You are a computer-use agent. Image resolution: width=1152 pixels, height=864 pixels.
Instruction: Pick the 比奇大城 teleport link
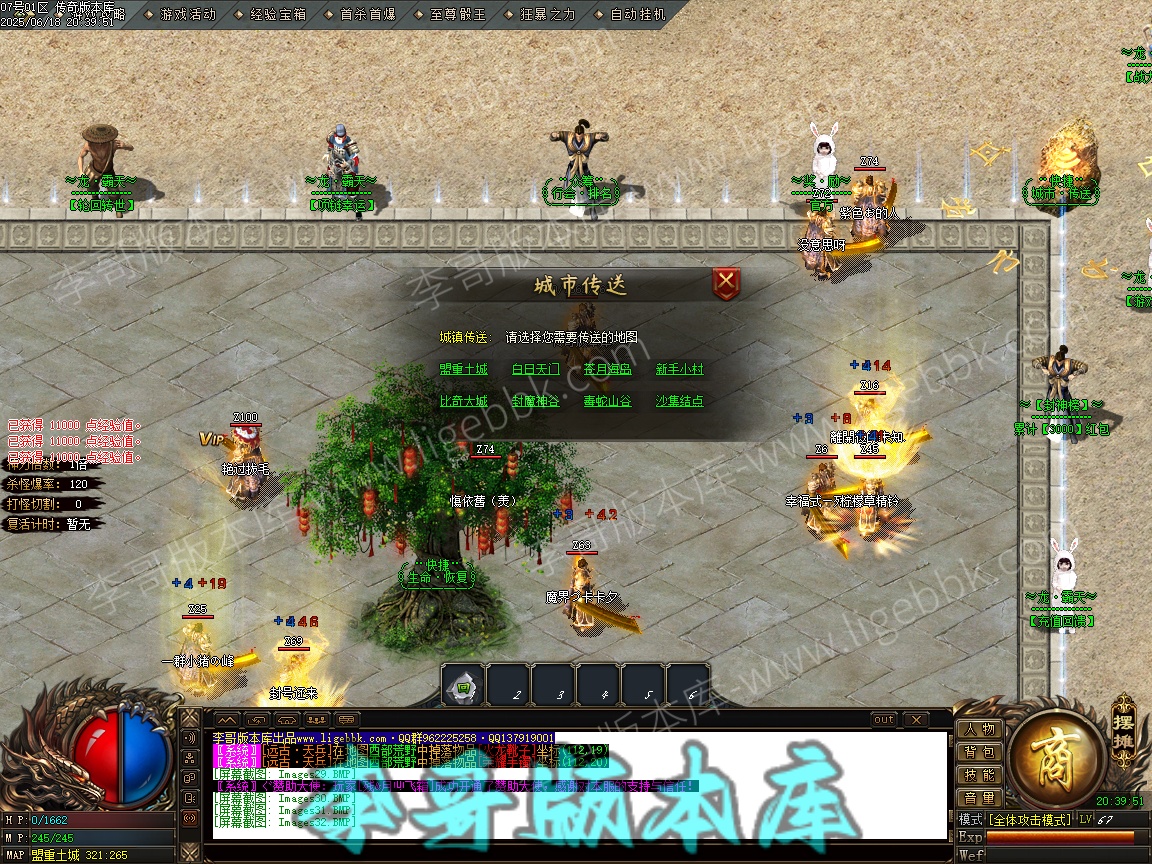click(x=464, y=401)
